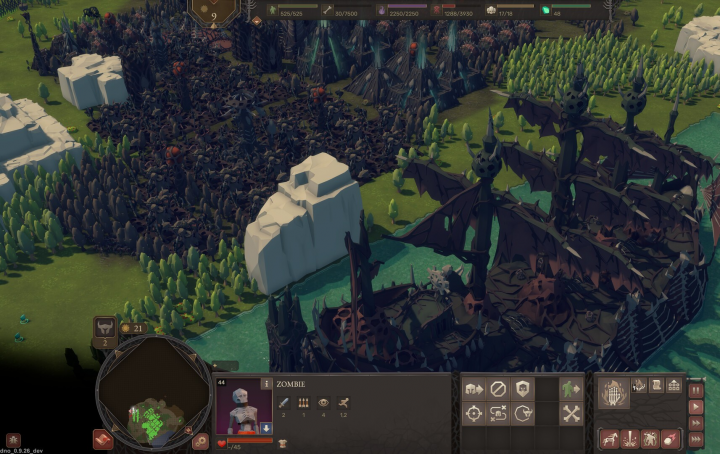This screenshot has height=454, width=720.
Task: Click the bug report icon
Action: tap(13, 439)
